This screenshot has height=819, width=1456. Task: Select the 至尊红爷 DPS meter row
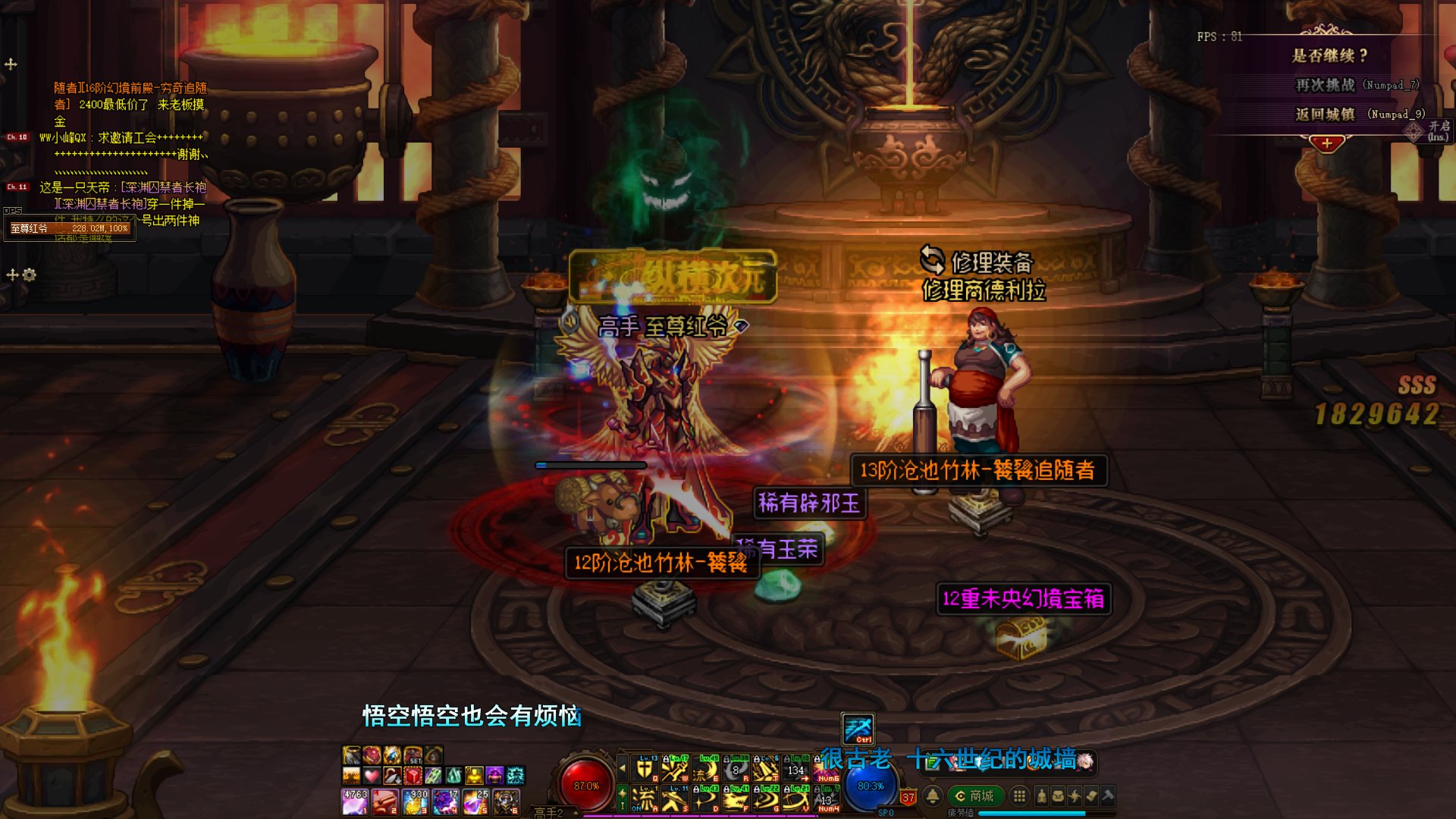coord(70,228)
